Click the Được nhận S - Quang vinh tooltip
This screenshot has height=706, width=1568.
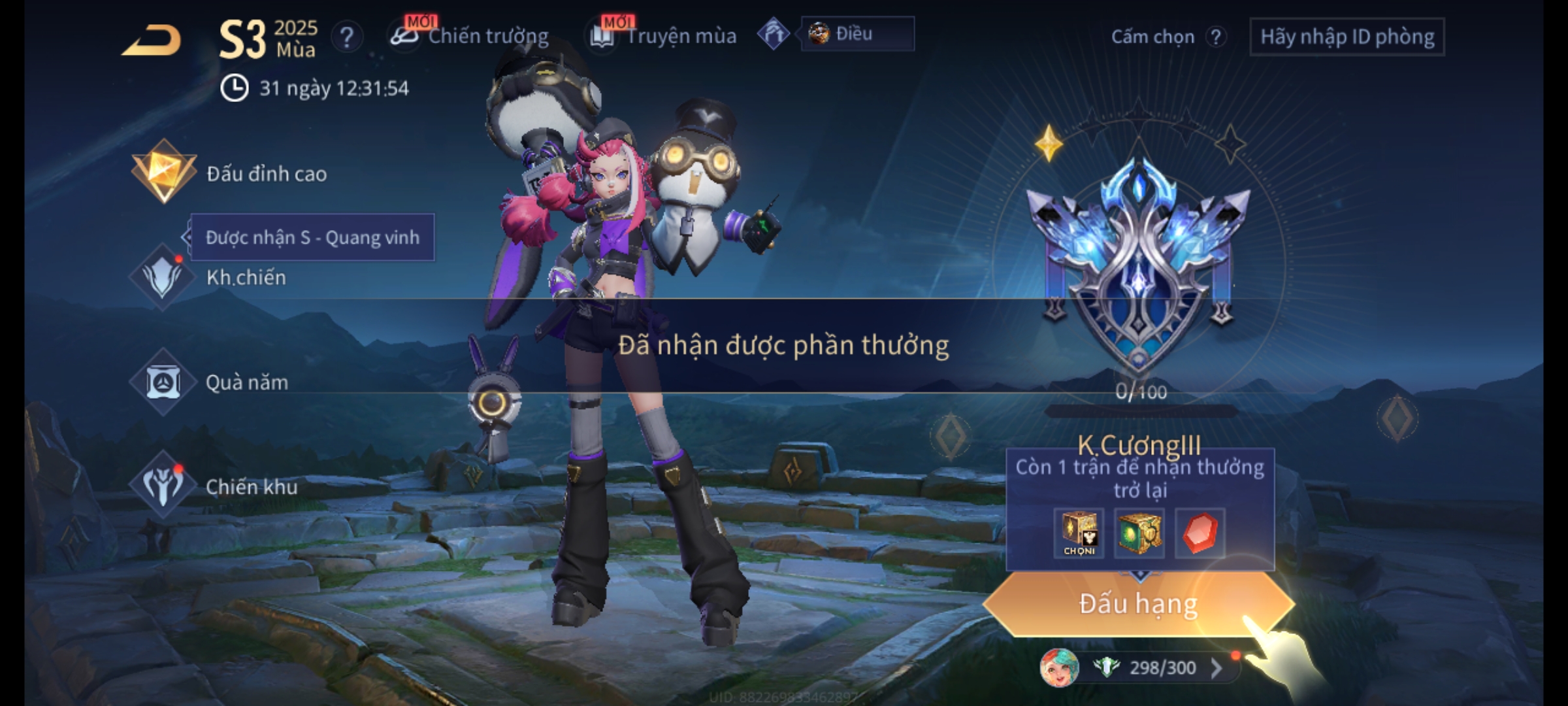coord(312,237)
